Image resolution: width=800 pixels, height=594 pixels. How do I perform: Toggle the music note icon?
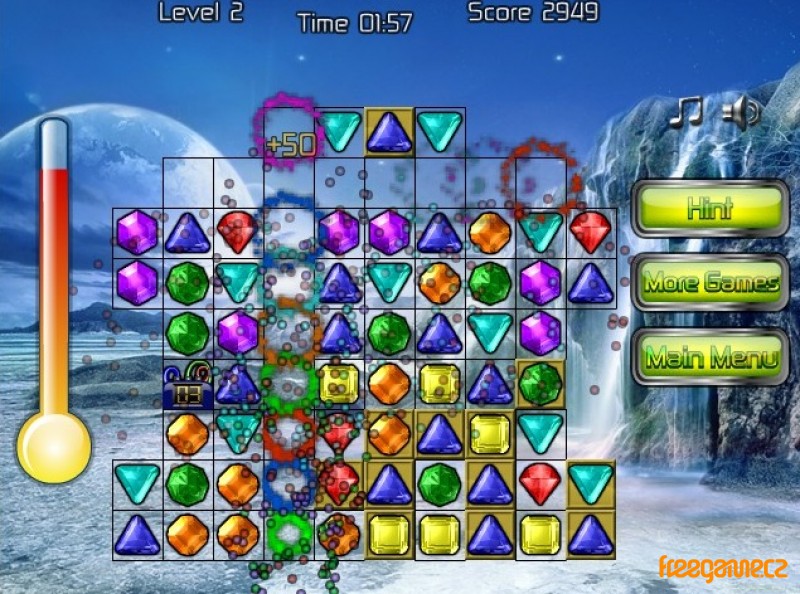click(x=686, y=112)
